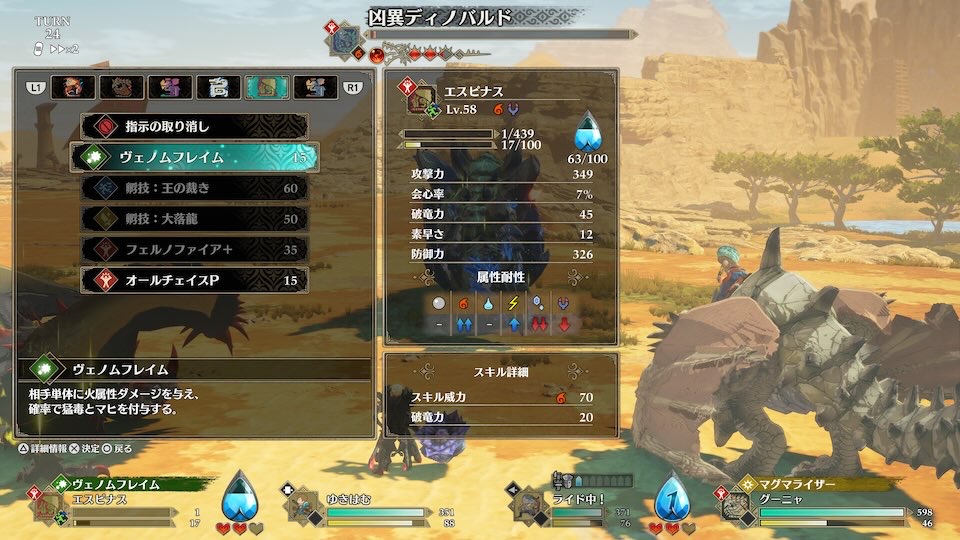The width and height of the screenshot is (960, 540).
Task: Switch to the brown monster tab
Action: pos(121,88)
